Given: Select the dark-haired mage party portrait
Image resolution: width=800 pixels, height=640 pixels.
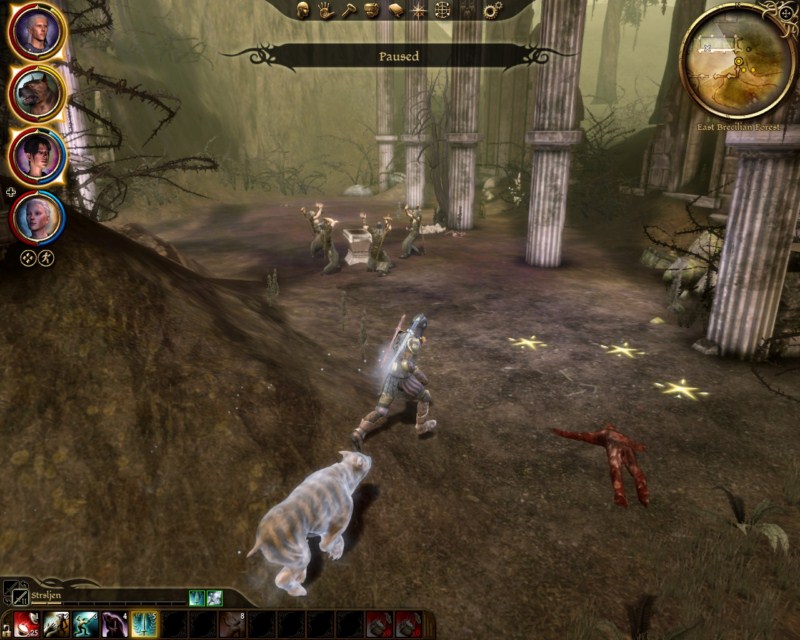Looking at the screenshot, I should point(37,156).
